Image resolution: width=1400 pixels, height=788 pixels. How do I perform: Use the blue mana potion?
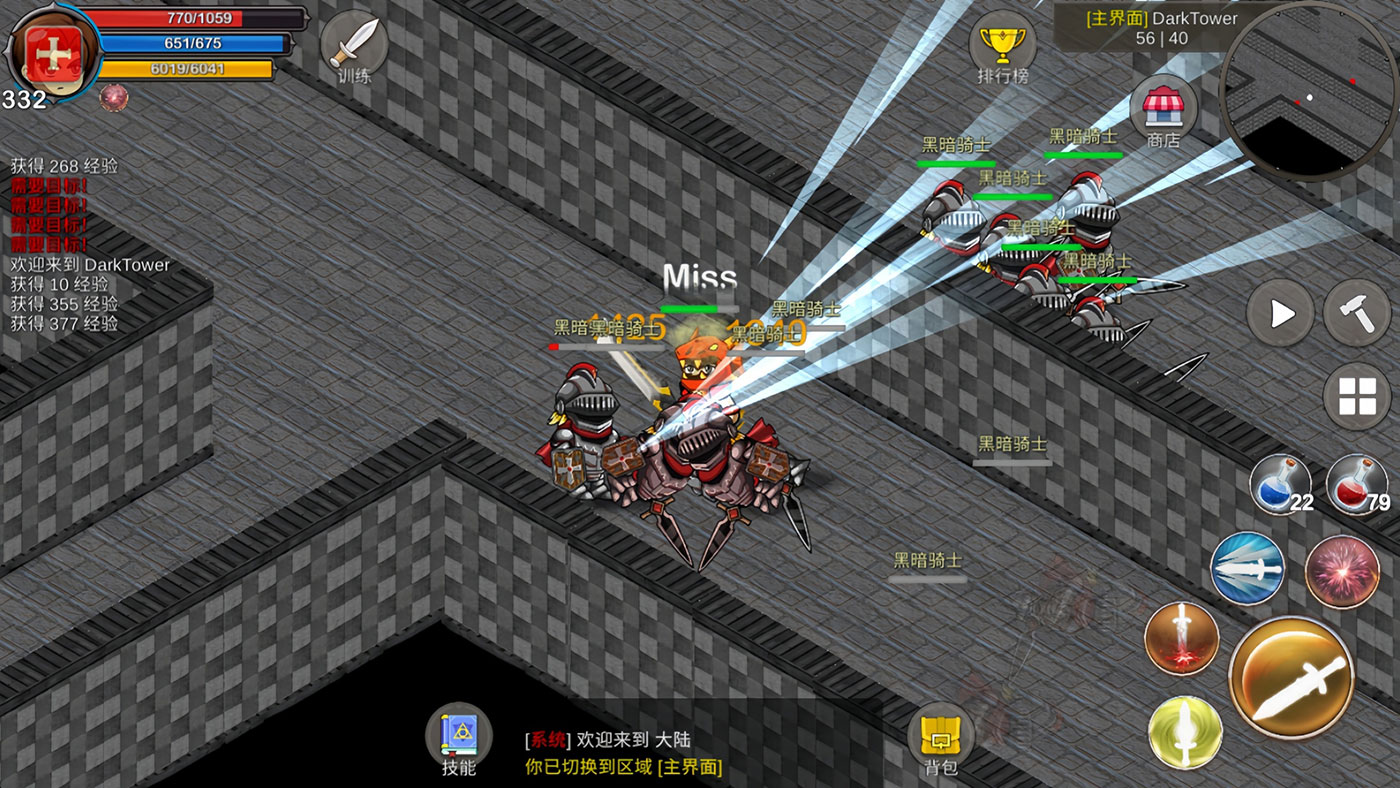tap(1281, 486)
